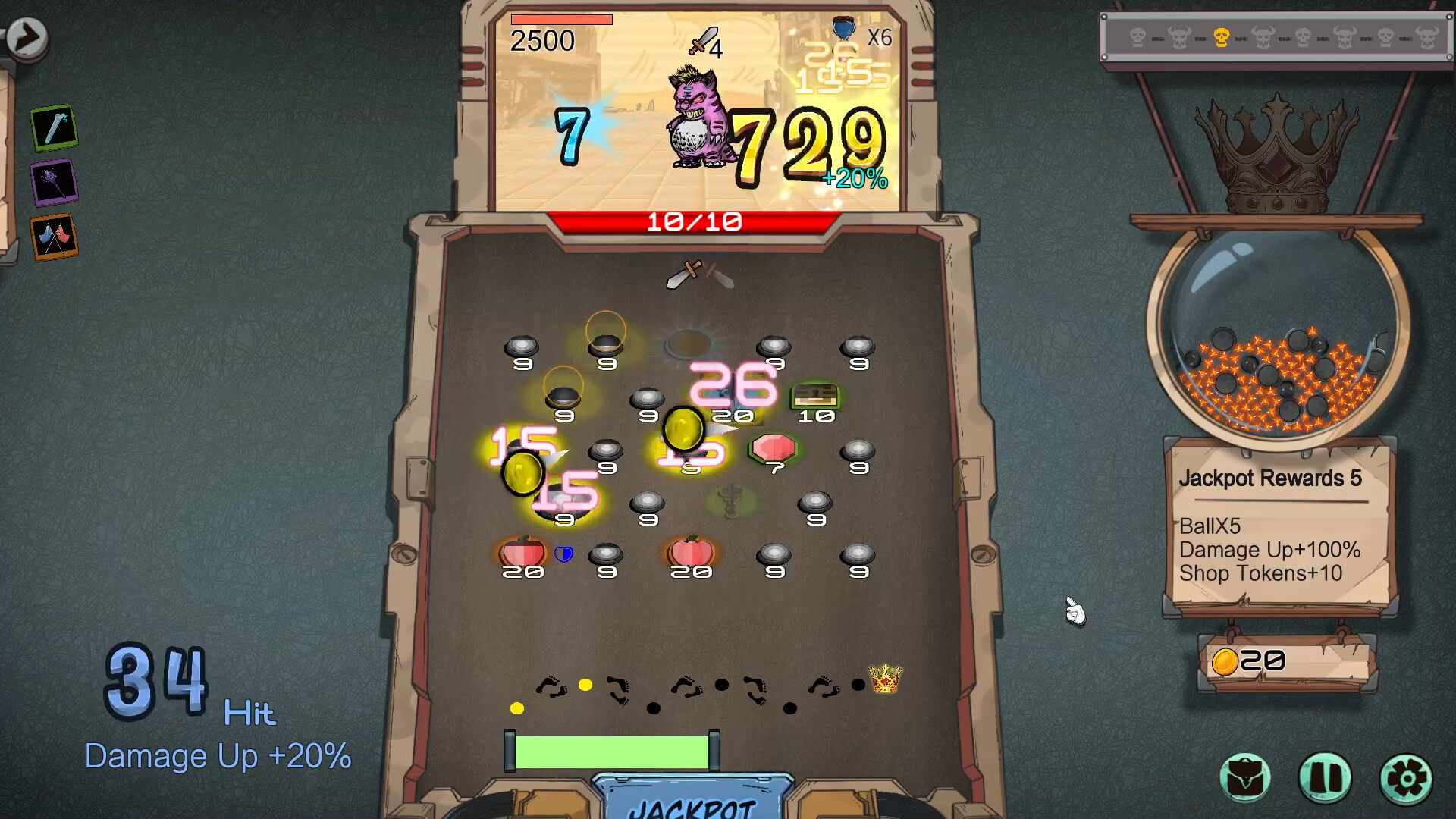Select the purple scepter item in the sidebar
Image resolution: width=1456 pixels, height=819 pixels.
54,182
